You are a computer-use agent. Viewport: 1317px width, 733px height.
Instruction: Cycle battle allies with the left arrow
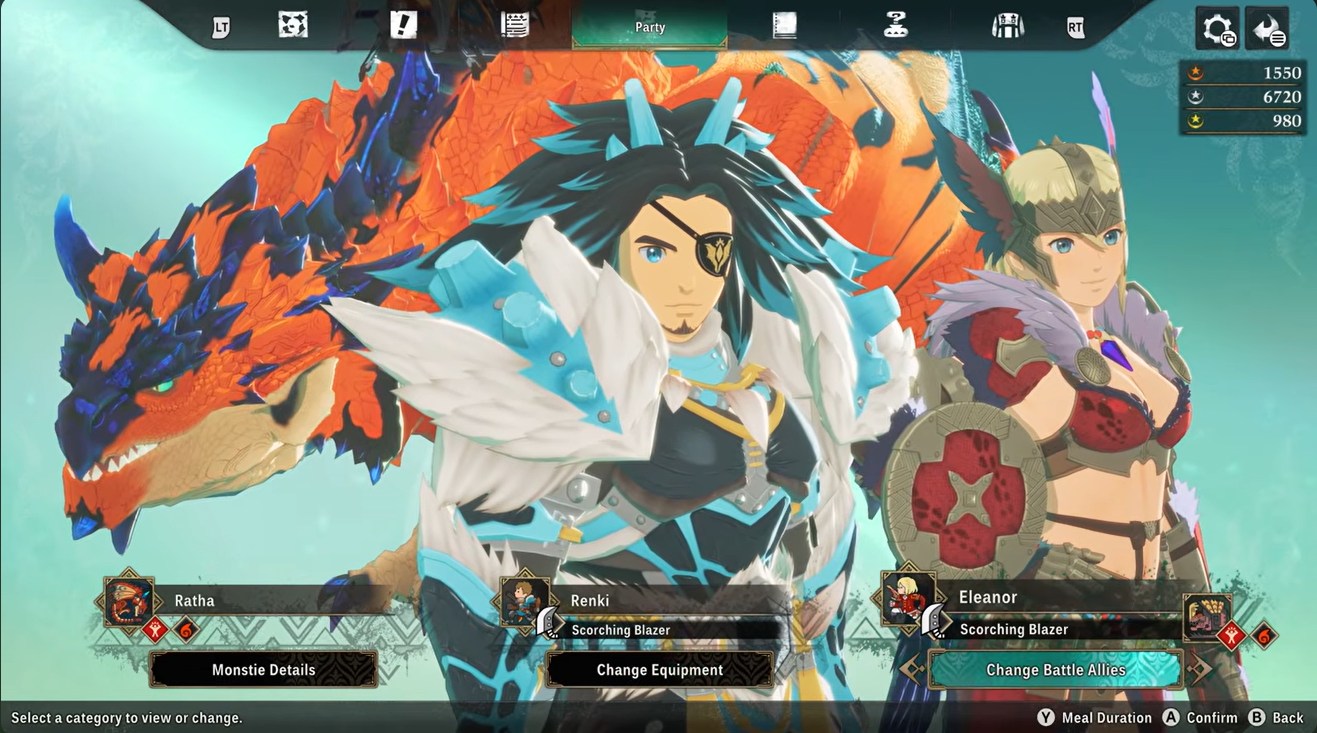[x=913, y=670]
